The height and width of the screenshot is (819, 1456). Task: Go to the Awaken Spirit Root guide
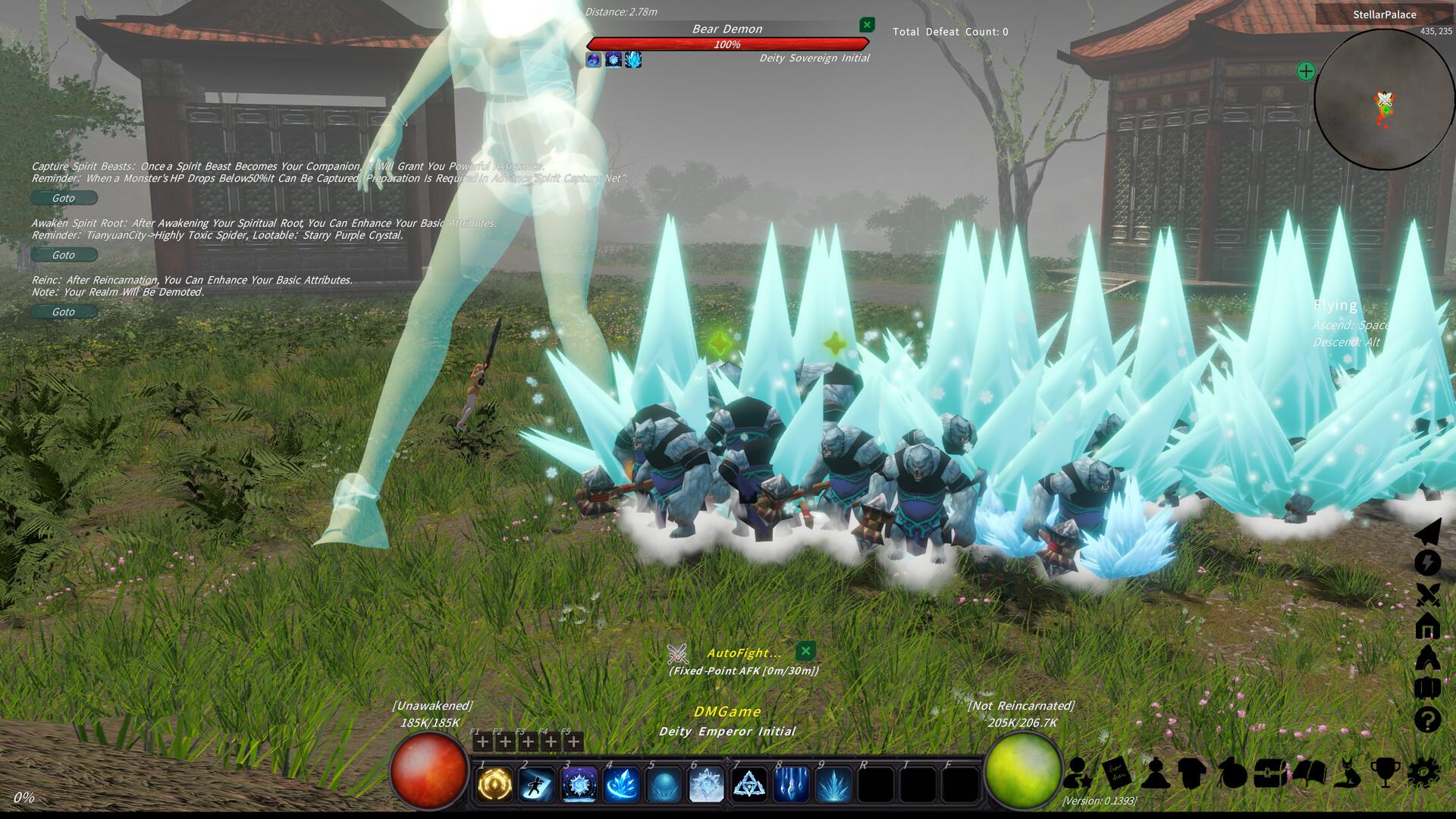[64, 255]
